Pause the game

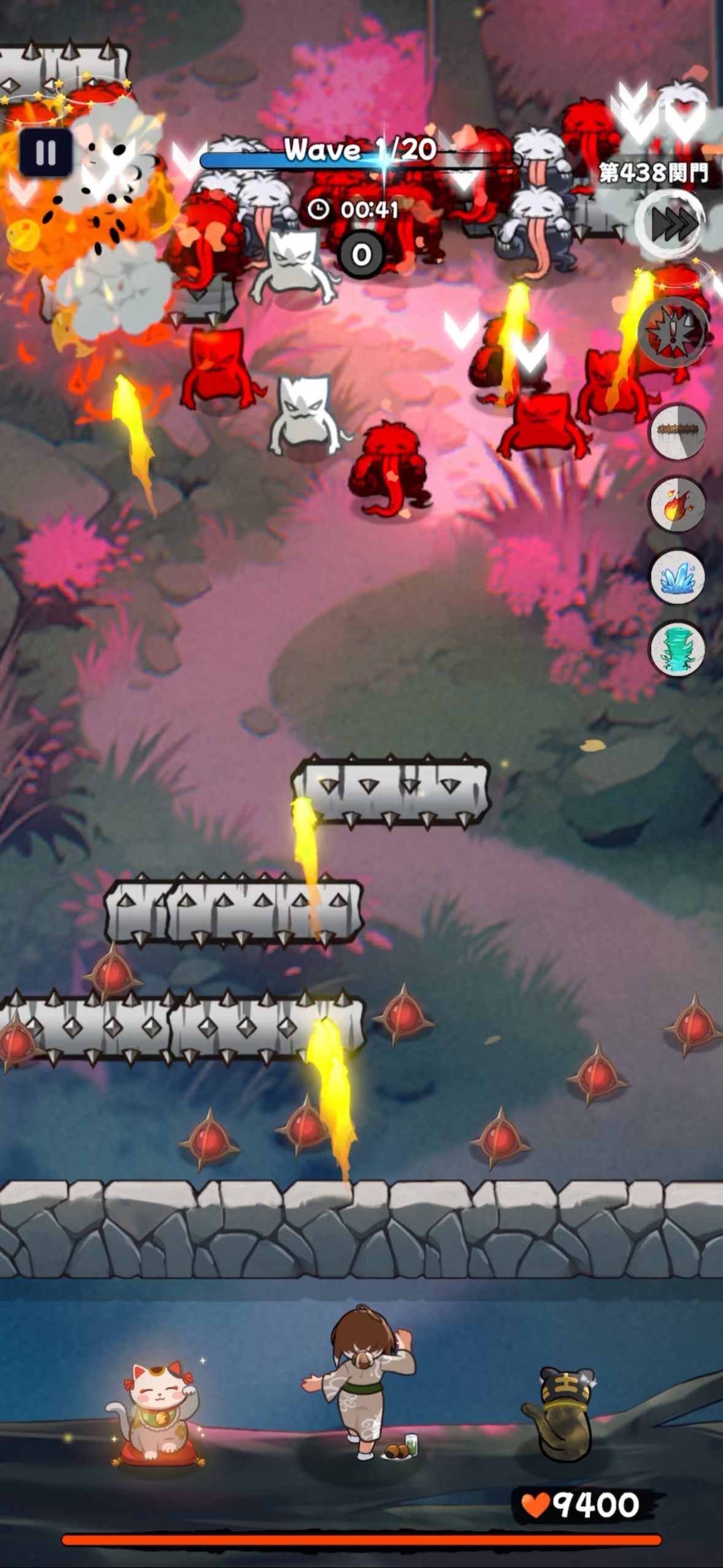[45, 152]
